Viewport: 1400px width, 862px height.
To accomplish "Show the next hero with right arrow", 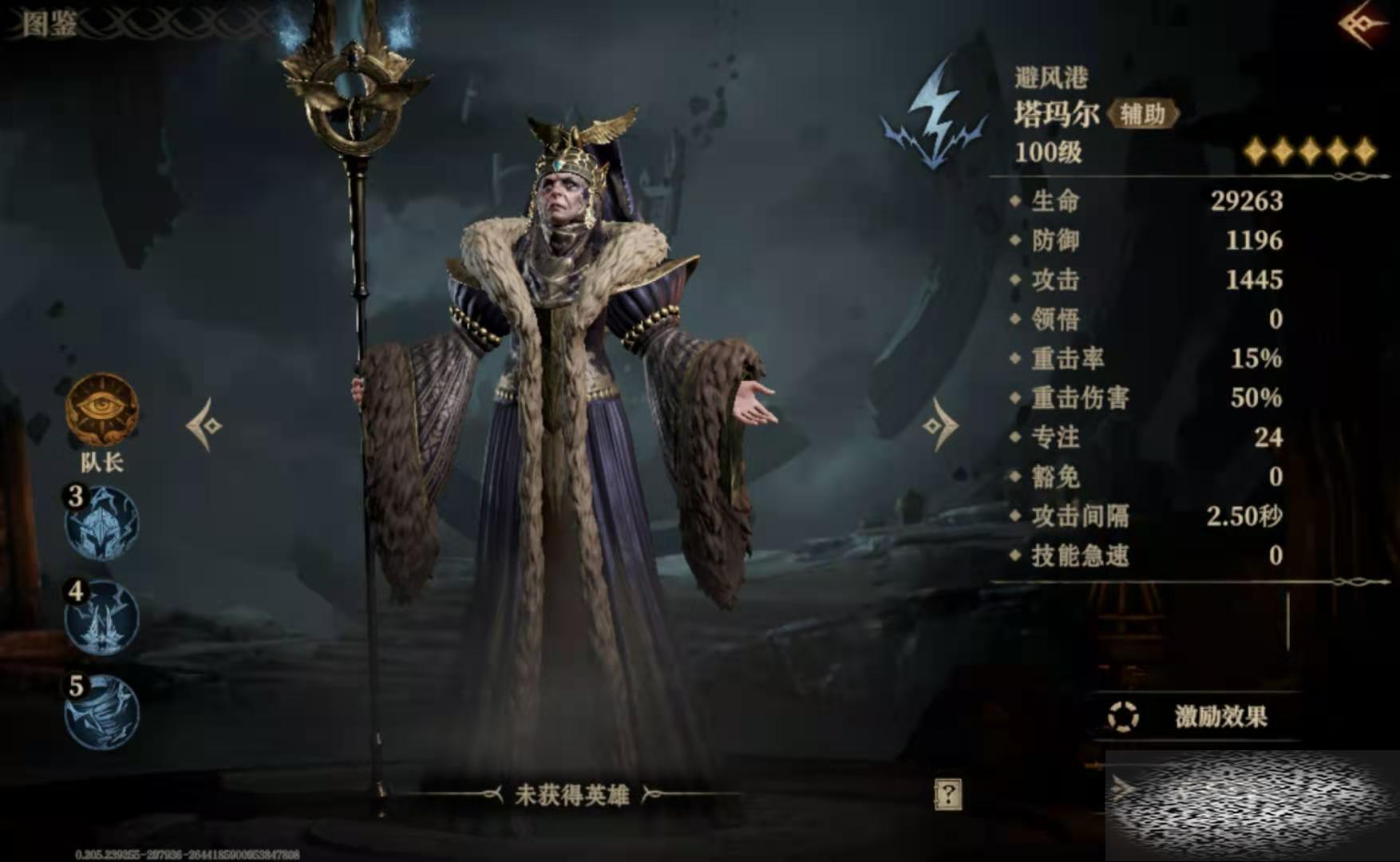I will (x=940, y=425).
